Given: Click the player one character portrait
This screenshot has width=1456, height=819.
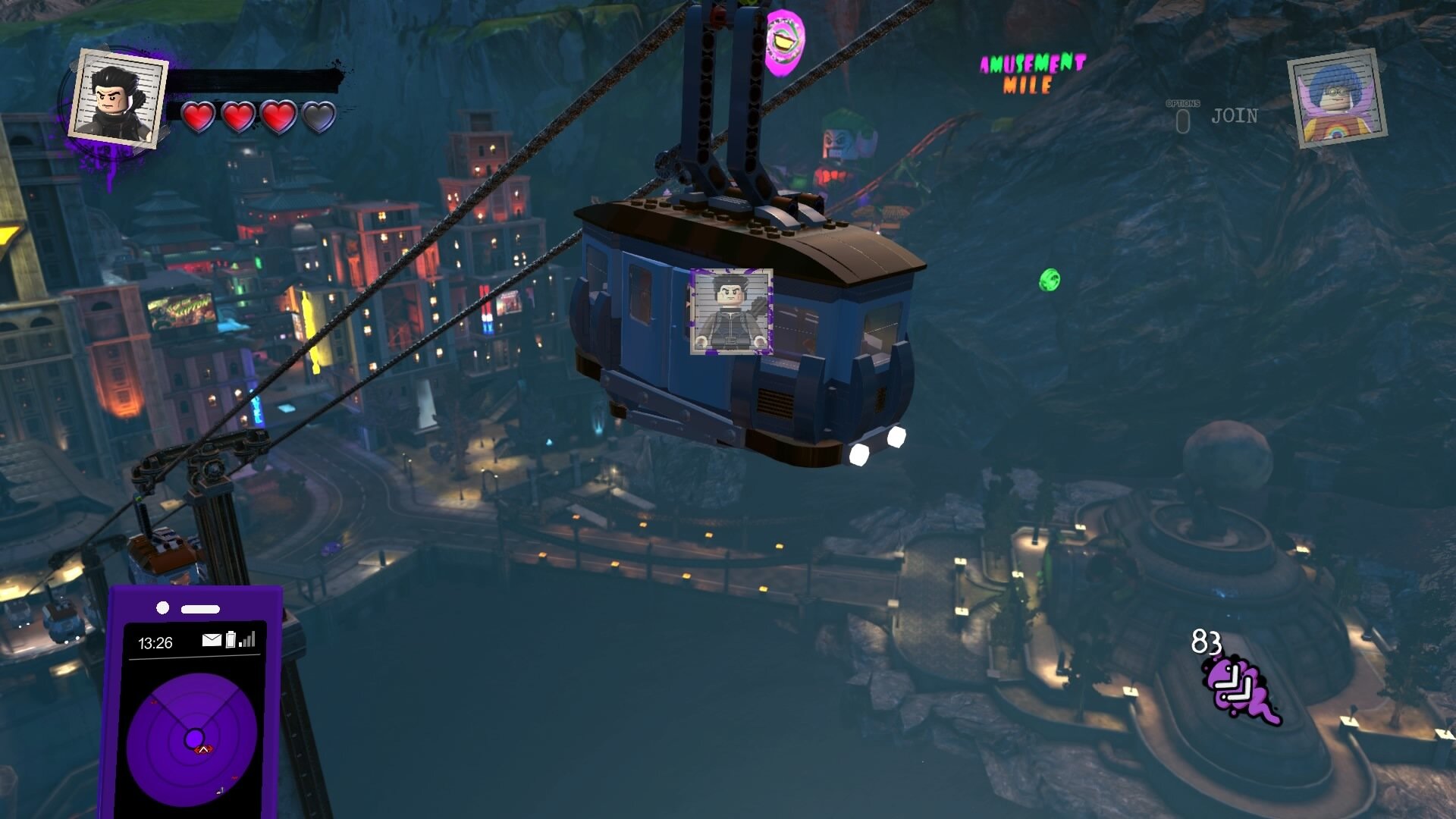Looking at the screenshot, I should 118,97.
